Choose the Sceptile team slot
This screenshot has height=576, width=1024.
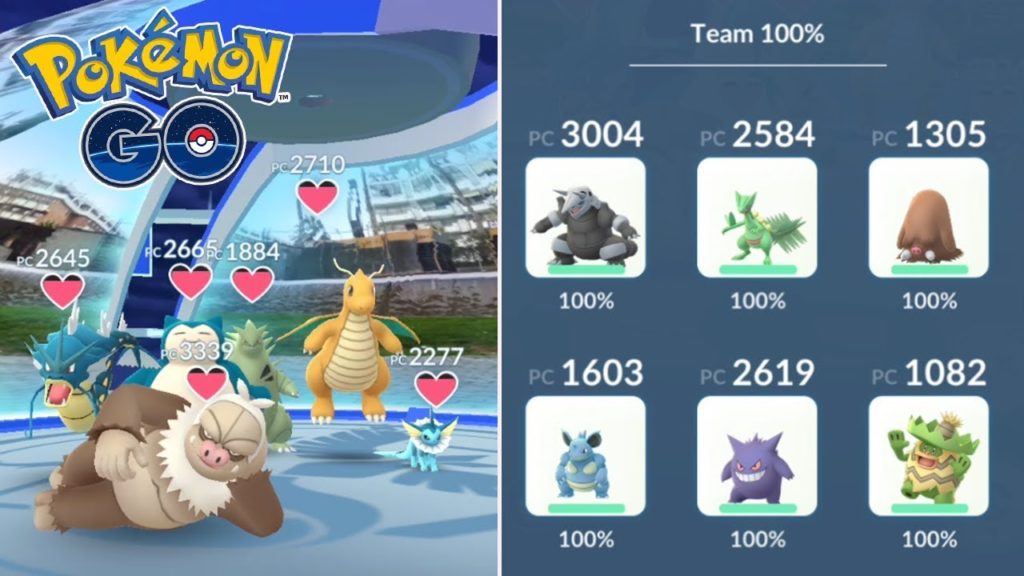tap(757, 217)
